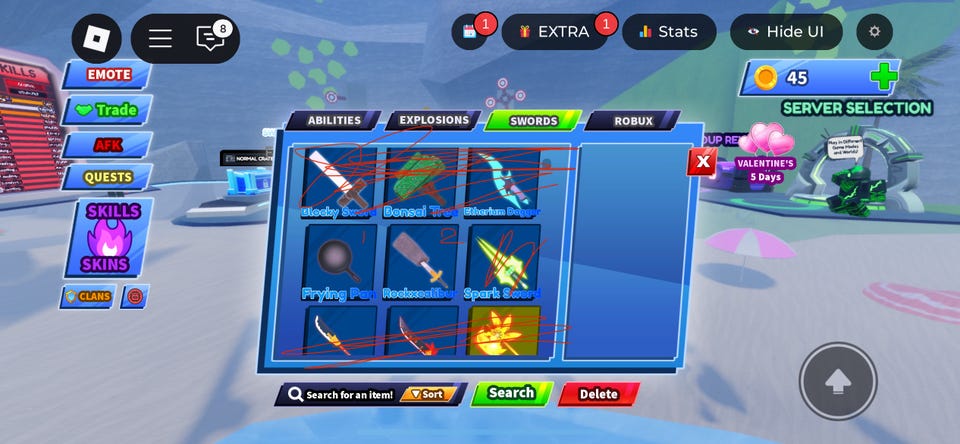Open the Sort dropdown

pyautogui.click(x=429, y=394)
